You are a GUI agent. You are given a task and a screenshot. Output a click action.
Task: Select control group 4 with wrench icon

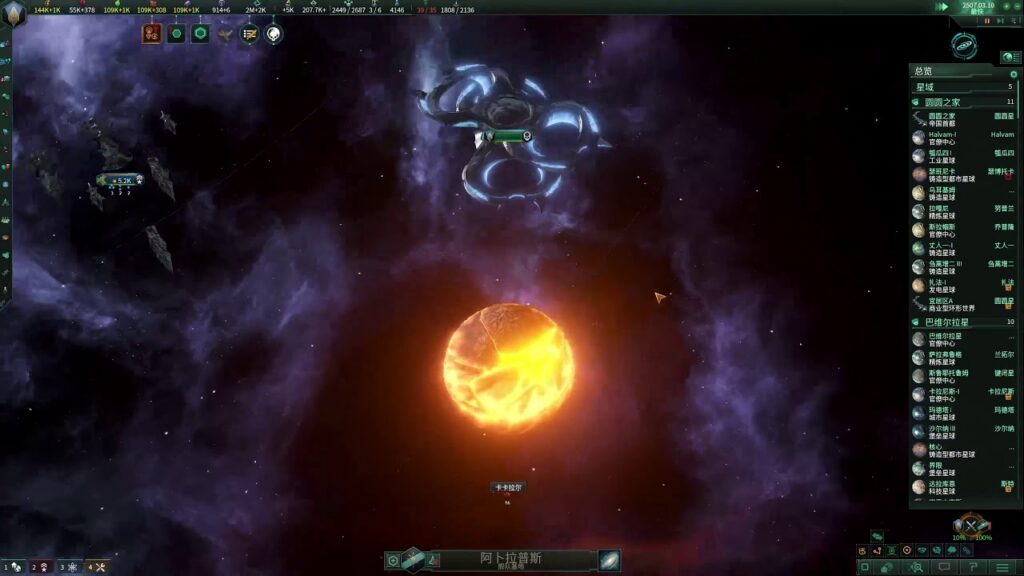pos(97,567)
